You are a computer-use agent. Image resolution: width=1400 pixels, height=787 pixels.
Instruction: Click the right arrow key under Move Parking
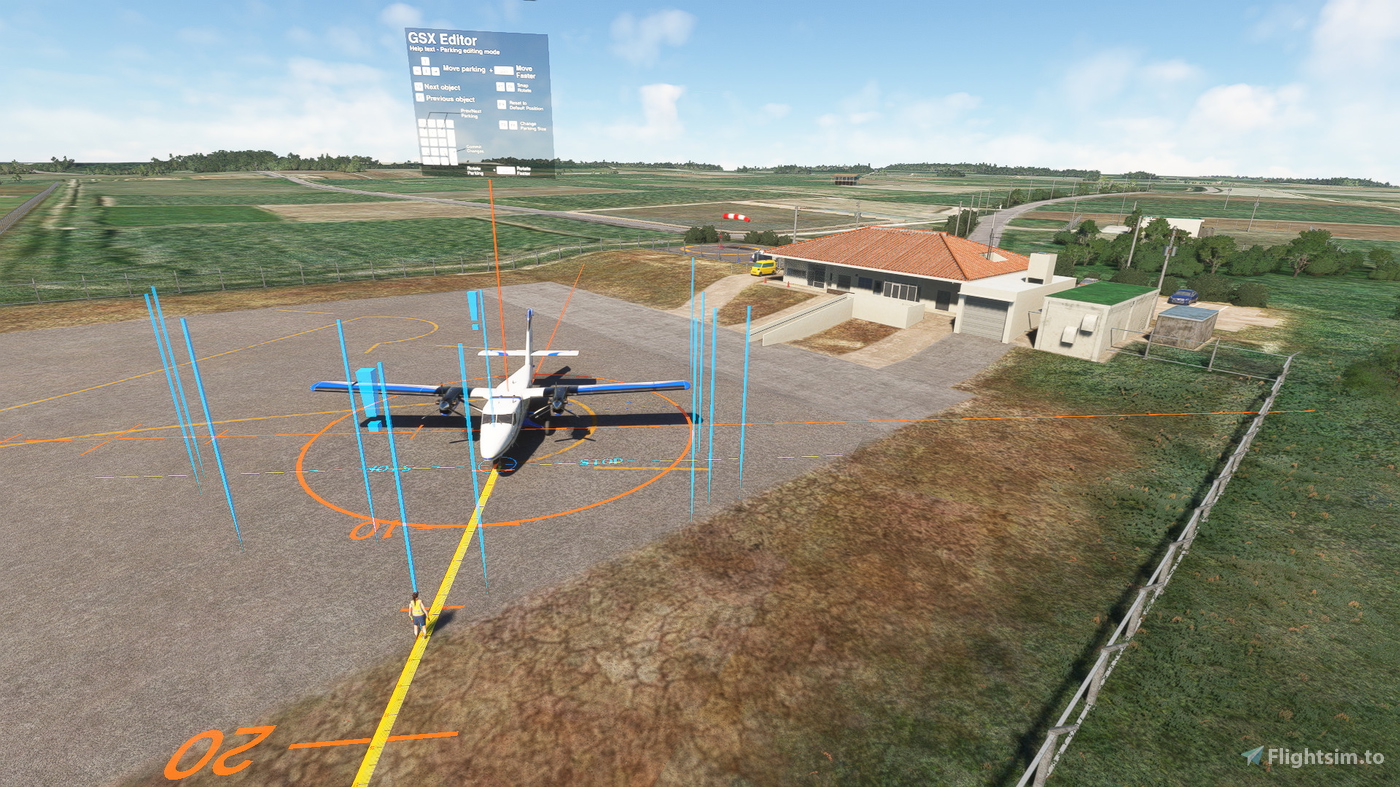pos(435,70)
